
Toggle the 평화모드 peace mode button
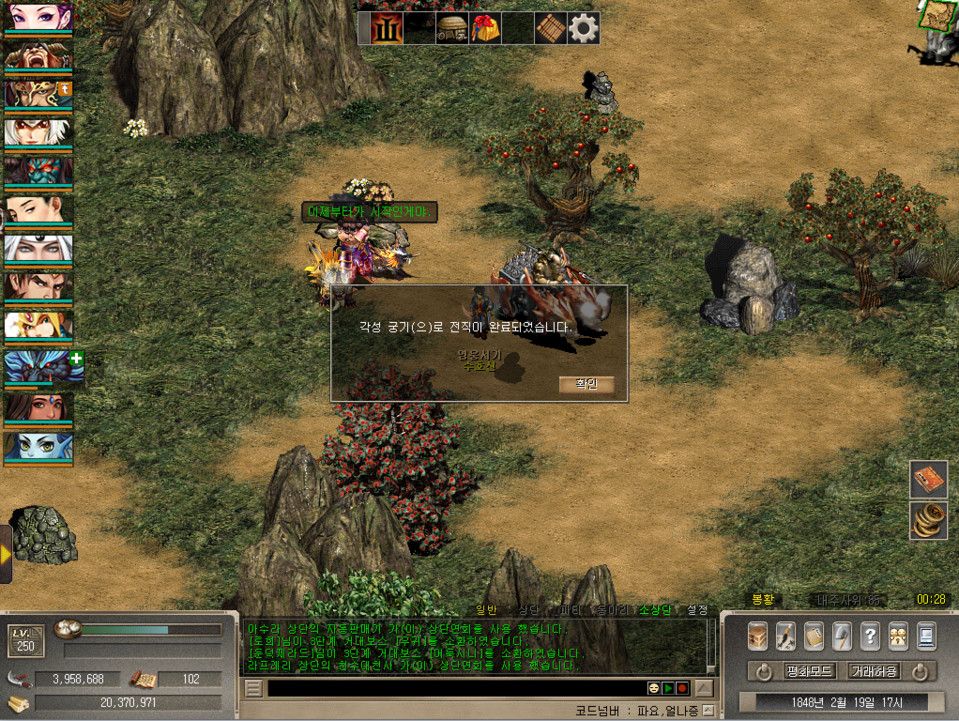click(810, 671)
